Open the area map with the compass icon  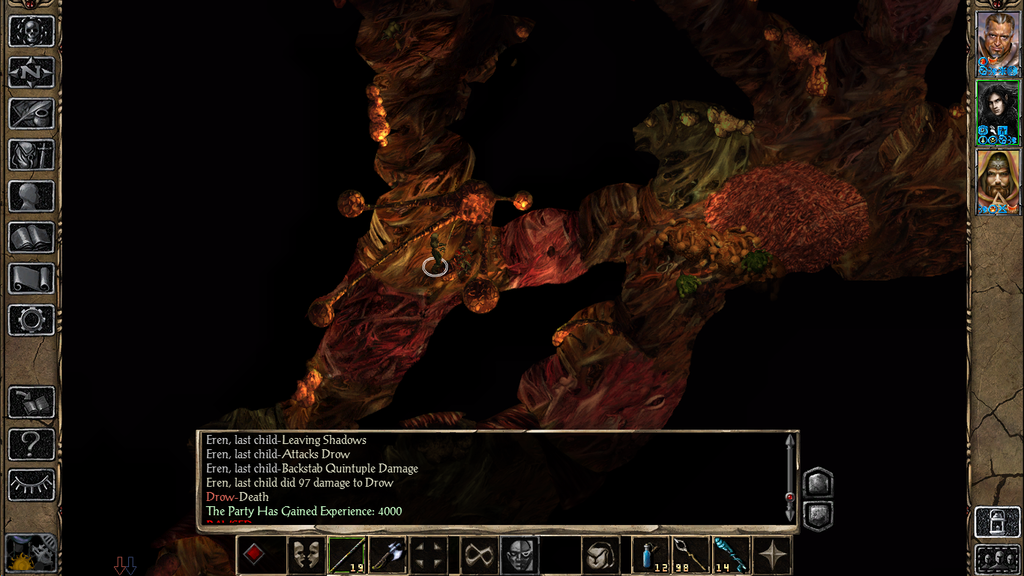tap(31, 72)
